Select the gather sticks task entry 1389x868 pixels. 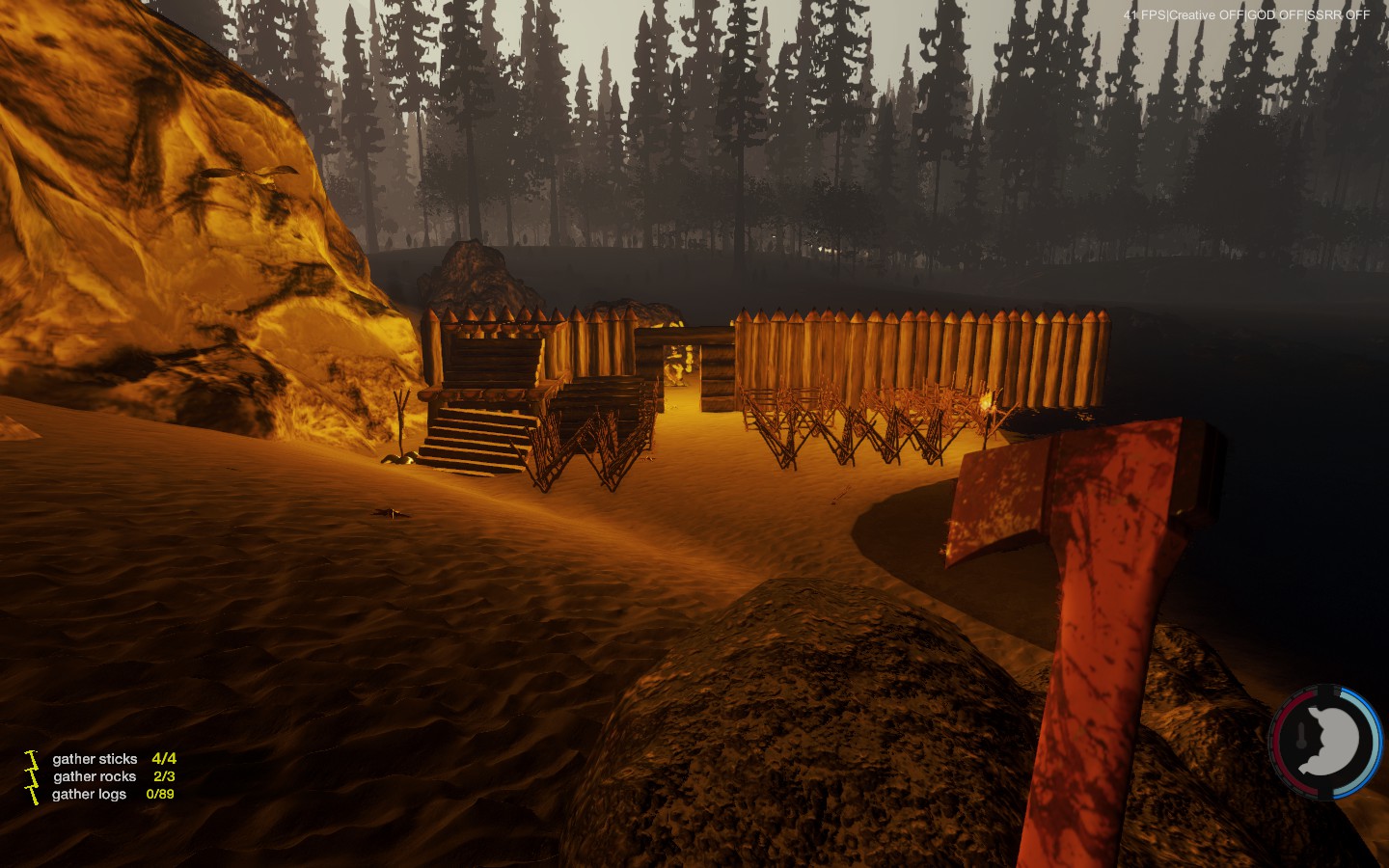(x=95, y=759)
